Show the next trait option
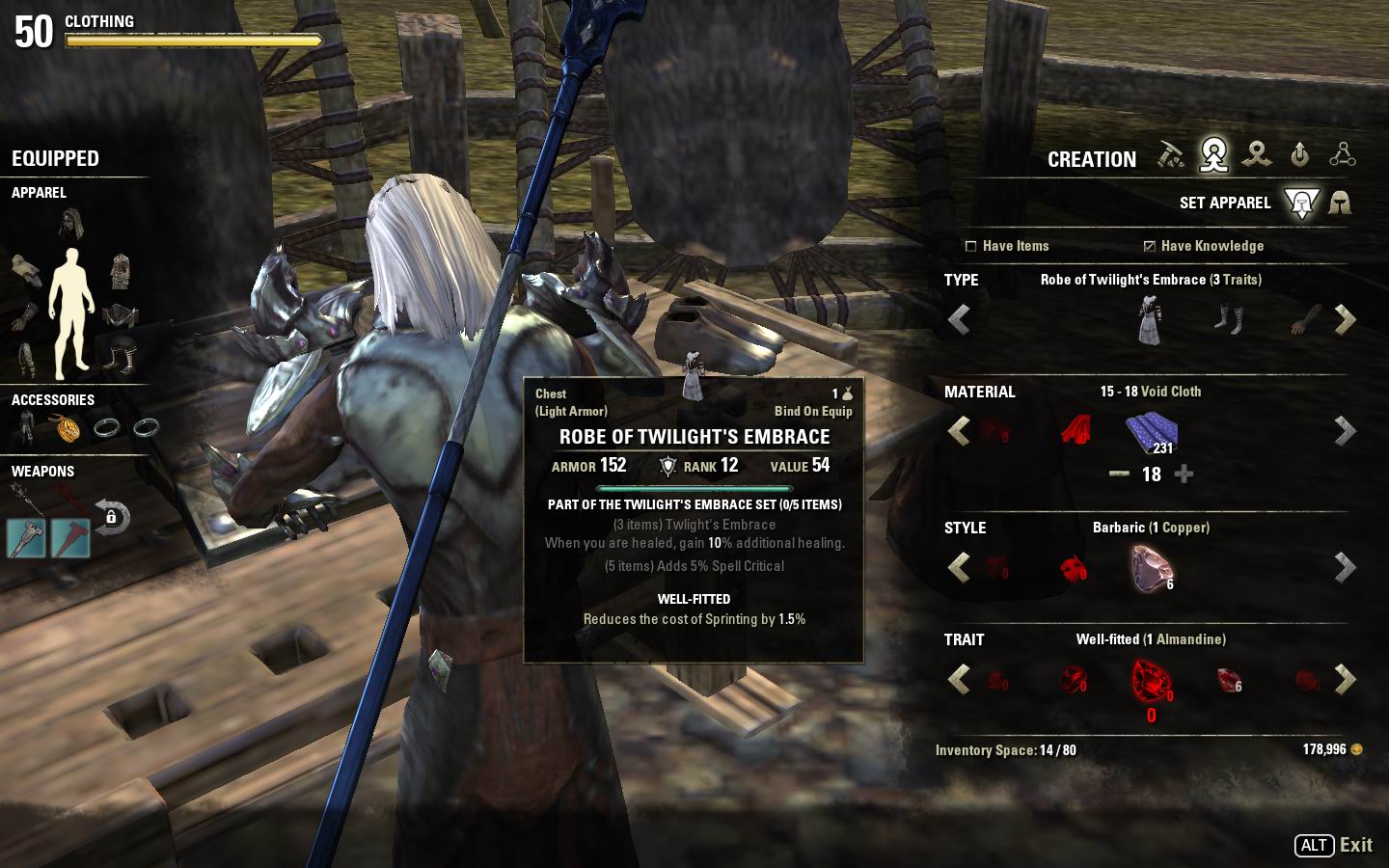 (1345, 679)
